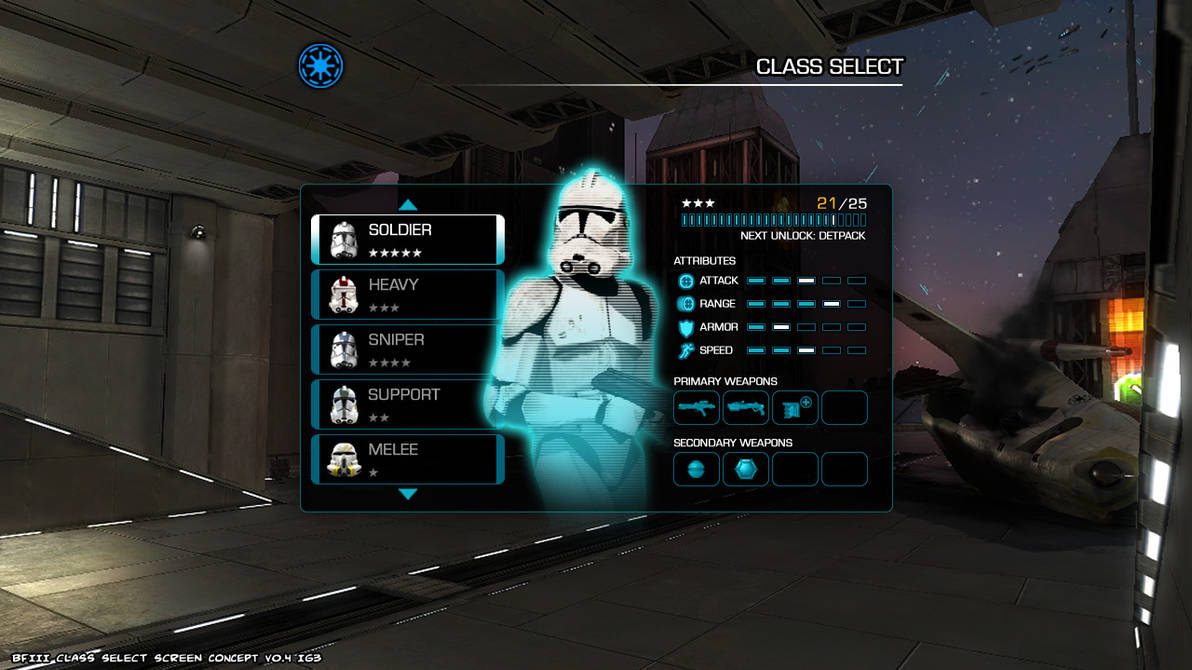1192x670 pixels.
Task: Select the hexagonal mine secondary weapon
Action: tap(746, 469)
